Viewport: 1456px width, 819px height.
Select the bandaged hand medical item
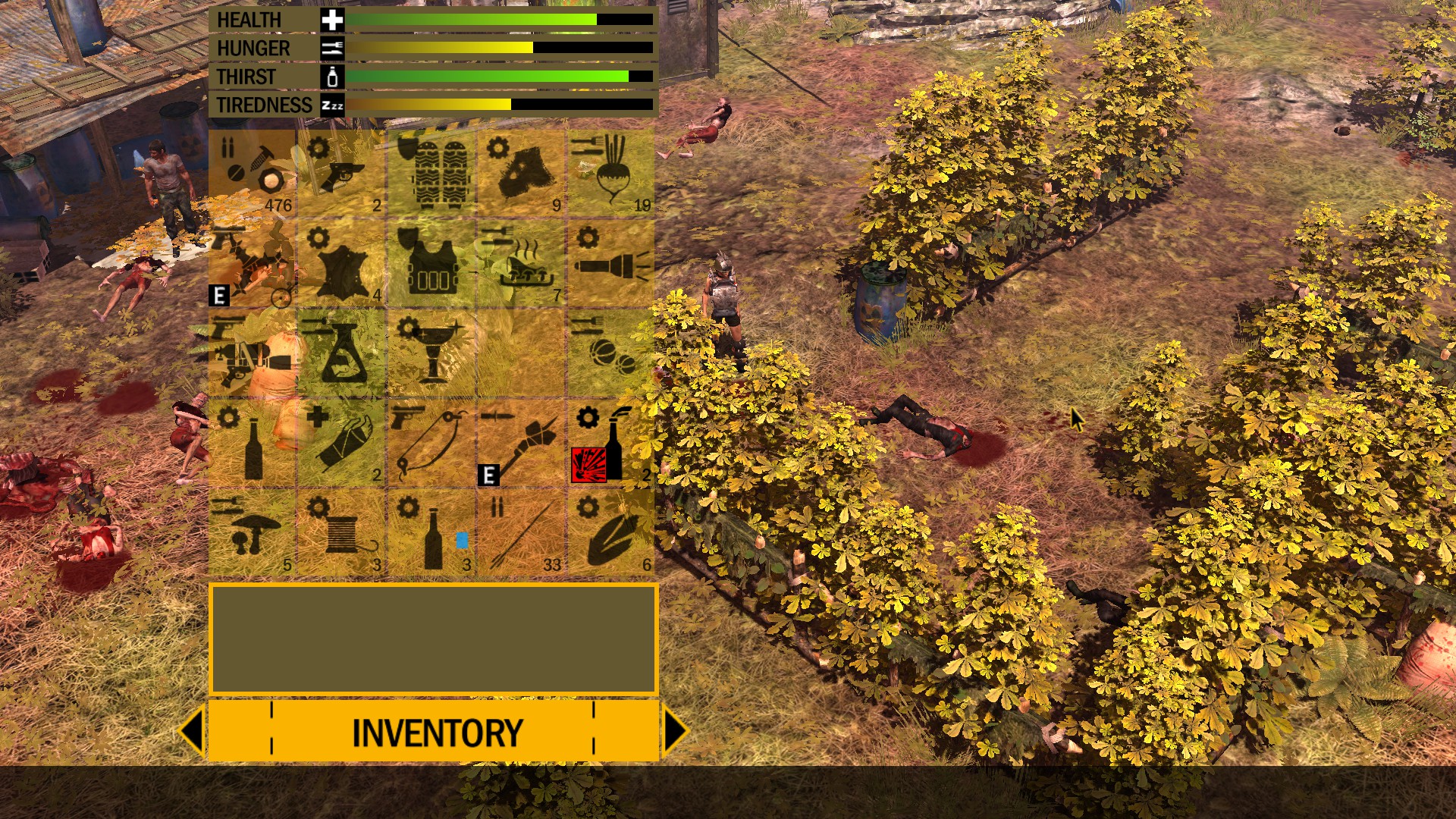342,444
